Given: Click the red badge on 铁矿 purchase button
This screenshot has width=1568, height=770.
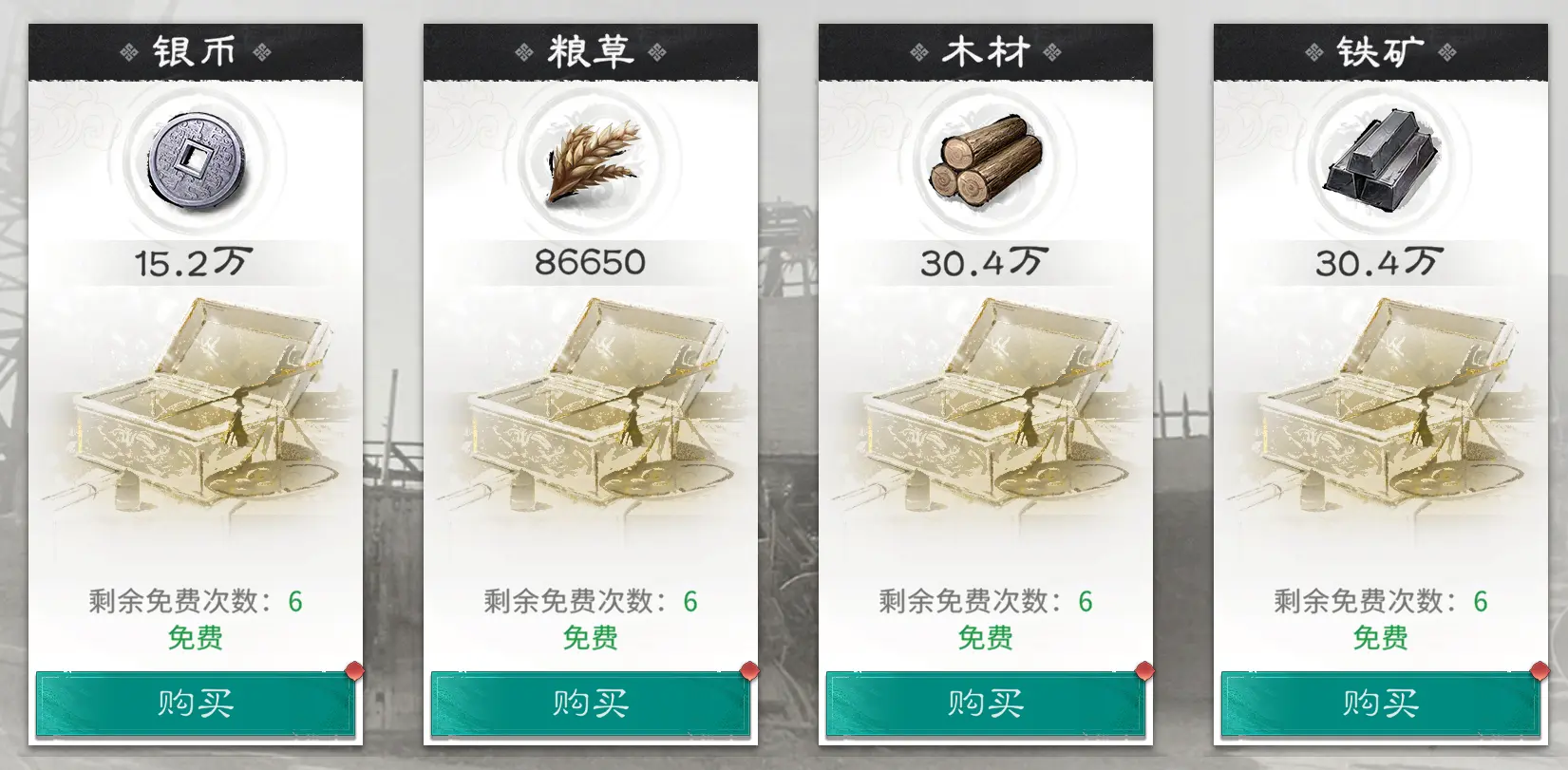Looking at the screenshot, I should click(x=1538, y=669).
